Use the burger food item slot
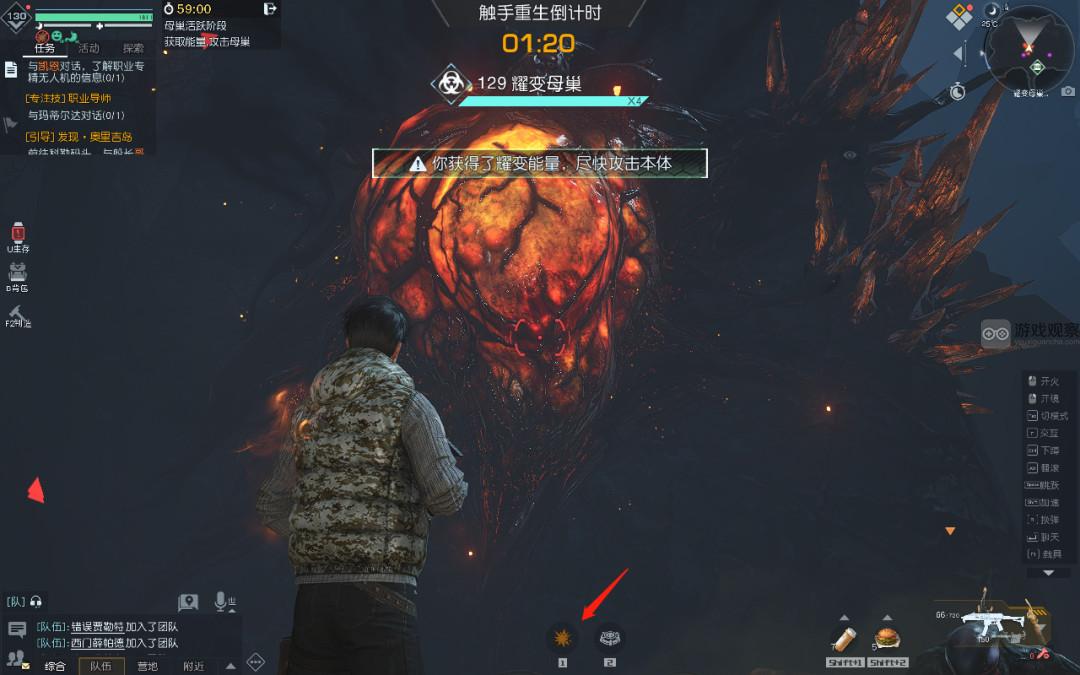1080x675 pixels. [x=886, y=638]
